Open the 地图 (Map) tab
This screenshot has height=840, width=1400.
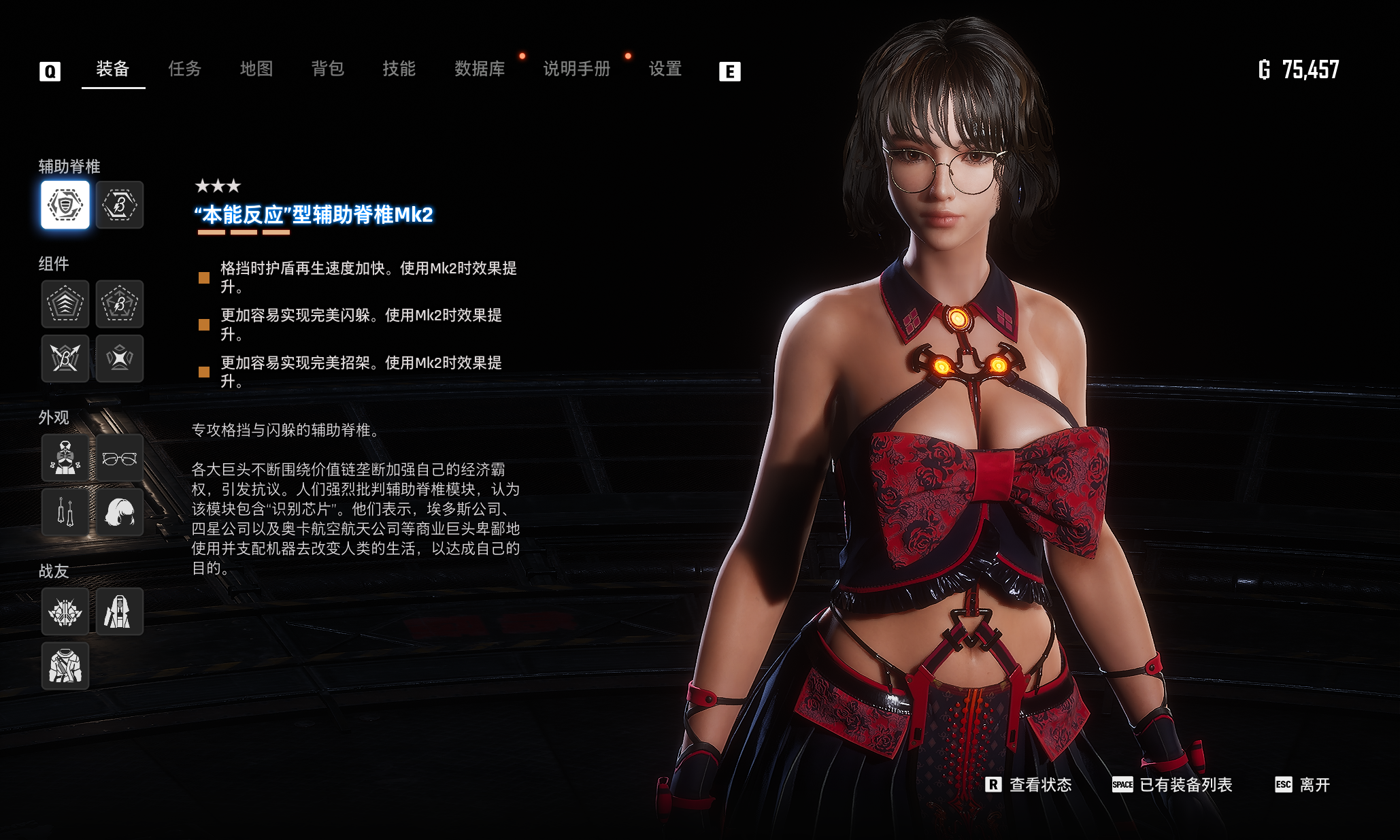[x=256, y=69]
